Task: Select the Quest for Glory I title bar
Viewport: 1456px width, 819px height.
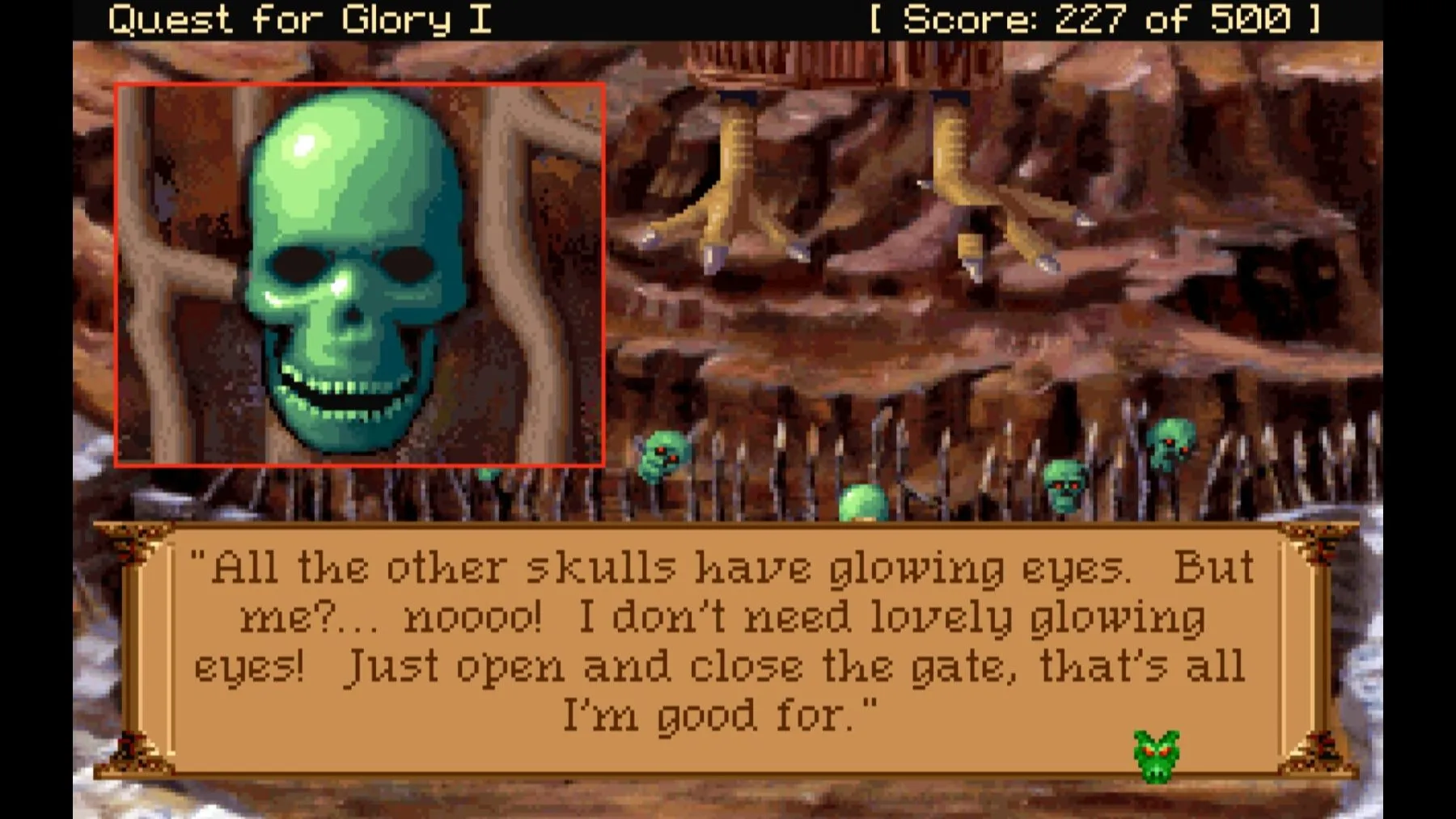Action: point(299,19)
